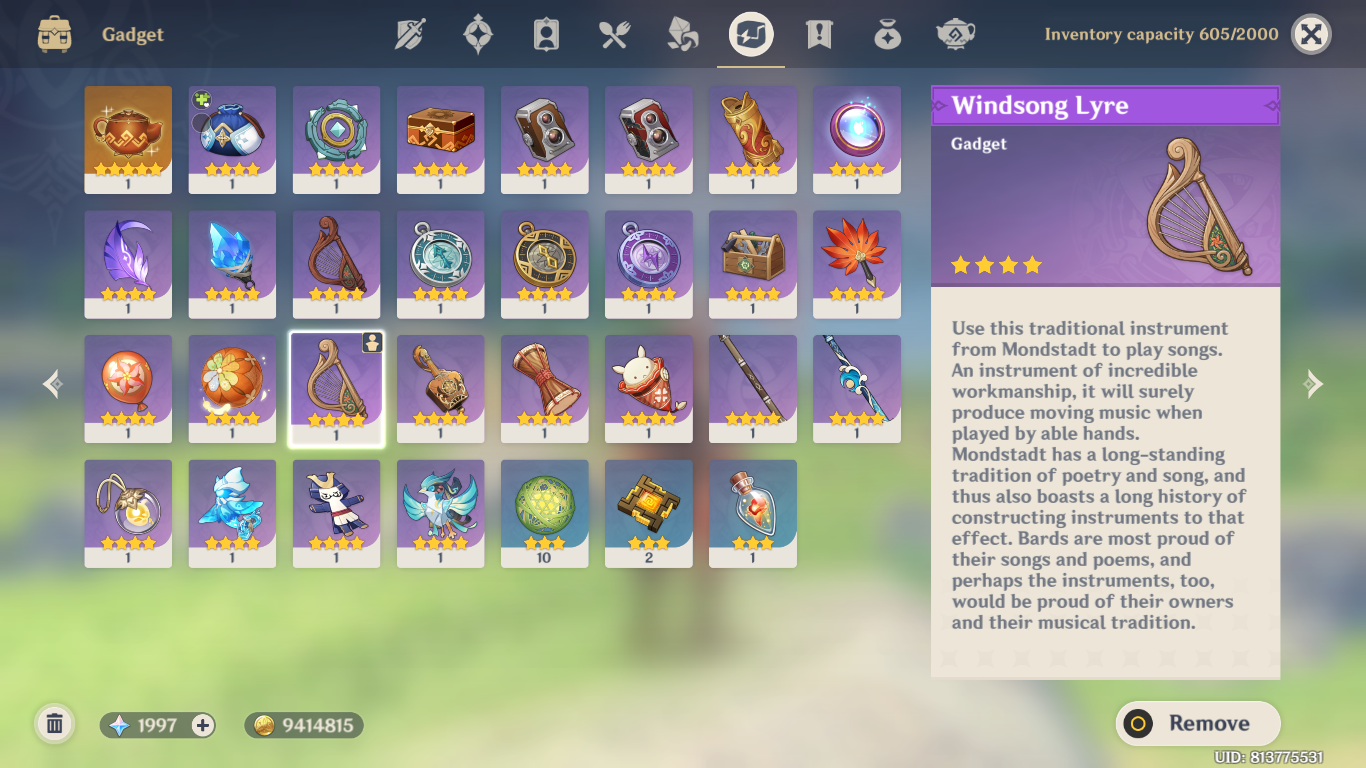The height and width of the screenshot is (768, 1366).
Task: Pick the red hand drum instrument
Action: pyautogui.click(x=544, y=388)
